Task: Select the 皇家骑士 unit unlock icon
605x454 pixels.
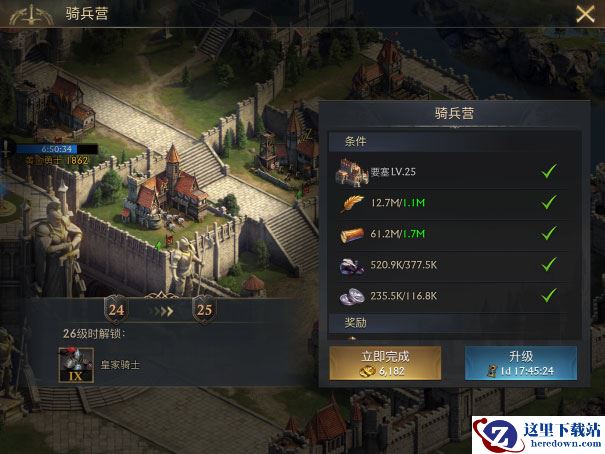Action: coord(75,364)
